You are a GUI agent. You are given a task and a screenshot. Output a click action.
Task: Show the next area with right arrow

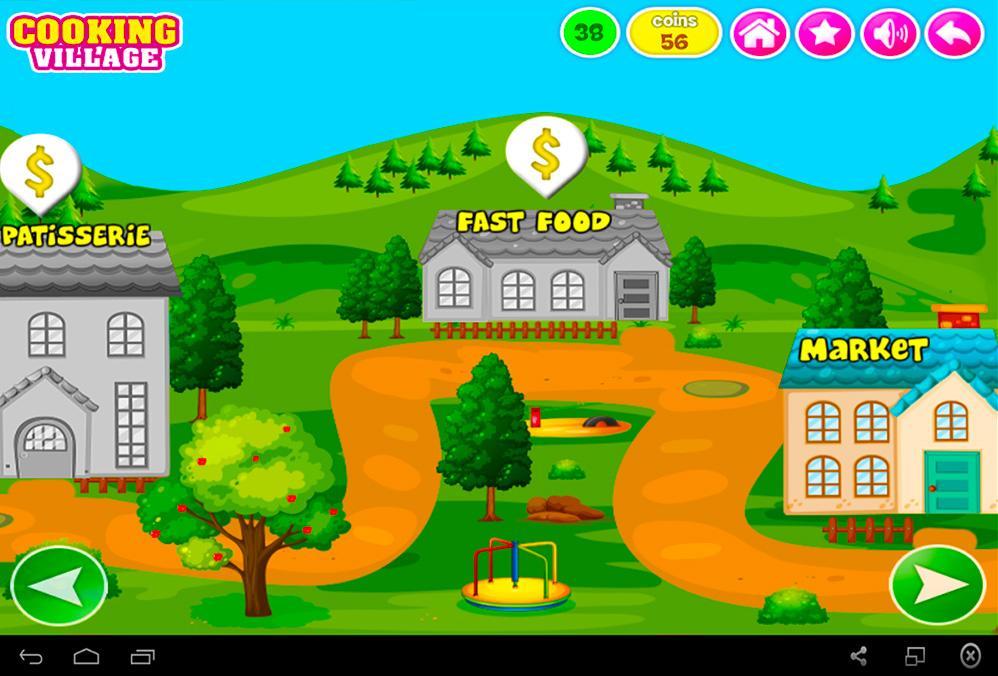[937, 586]
